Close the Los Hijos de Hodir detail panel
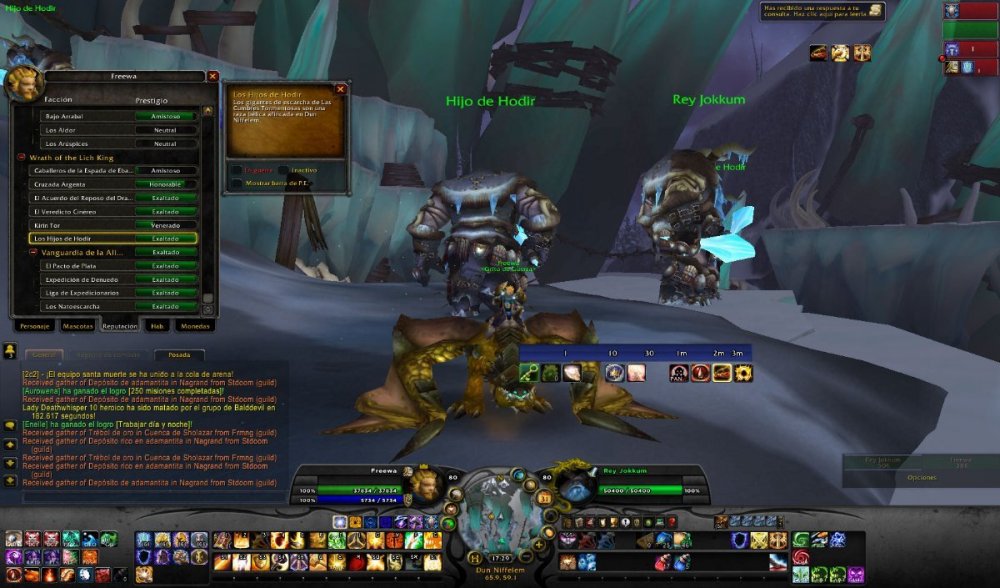1000x588 pixels. pyautogui.click(x=340, y=89)
